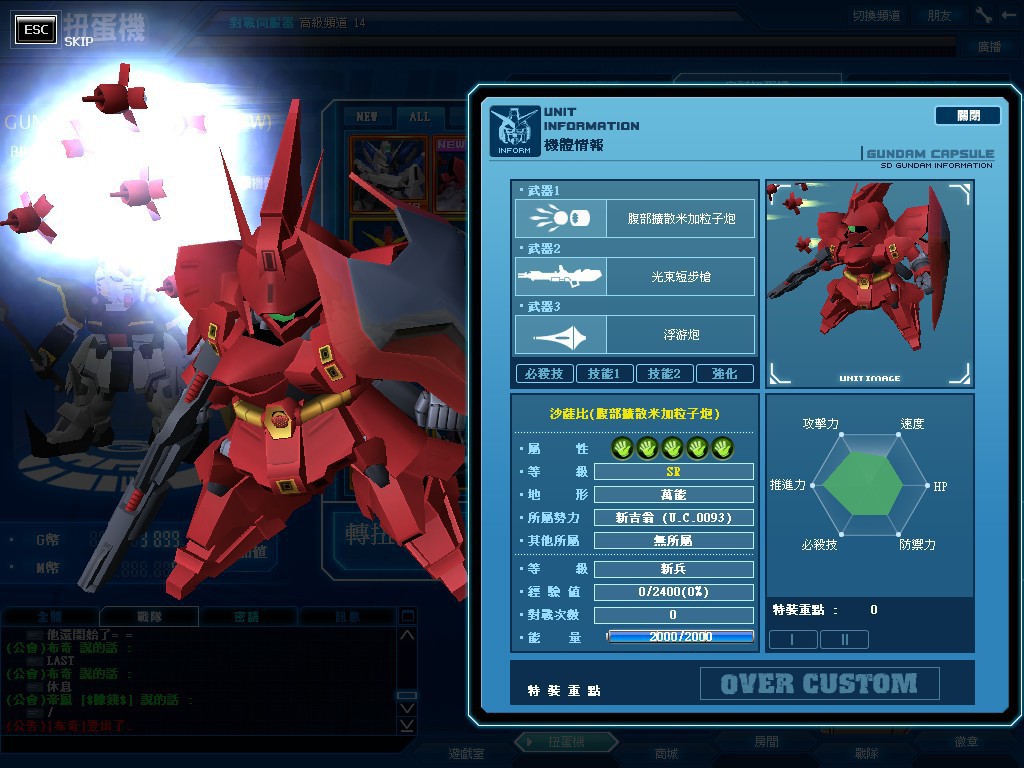Viewport: 1024px width, 768px height.
Task: Close the unit information panel with 關閉
Action: [x=967, y=116]
